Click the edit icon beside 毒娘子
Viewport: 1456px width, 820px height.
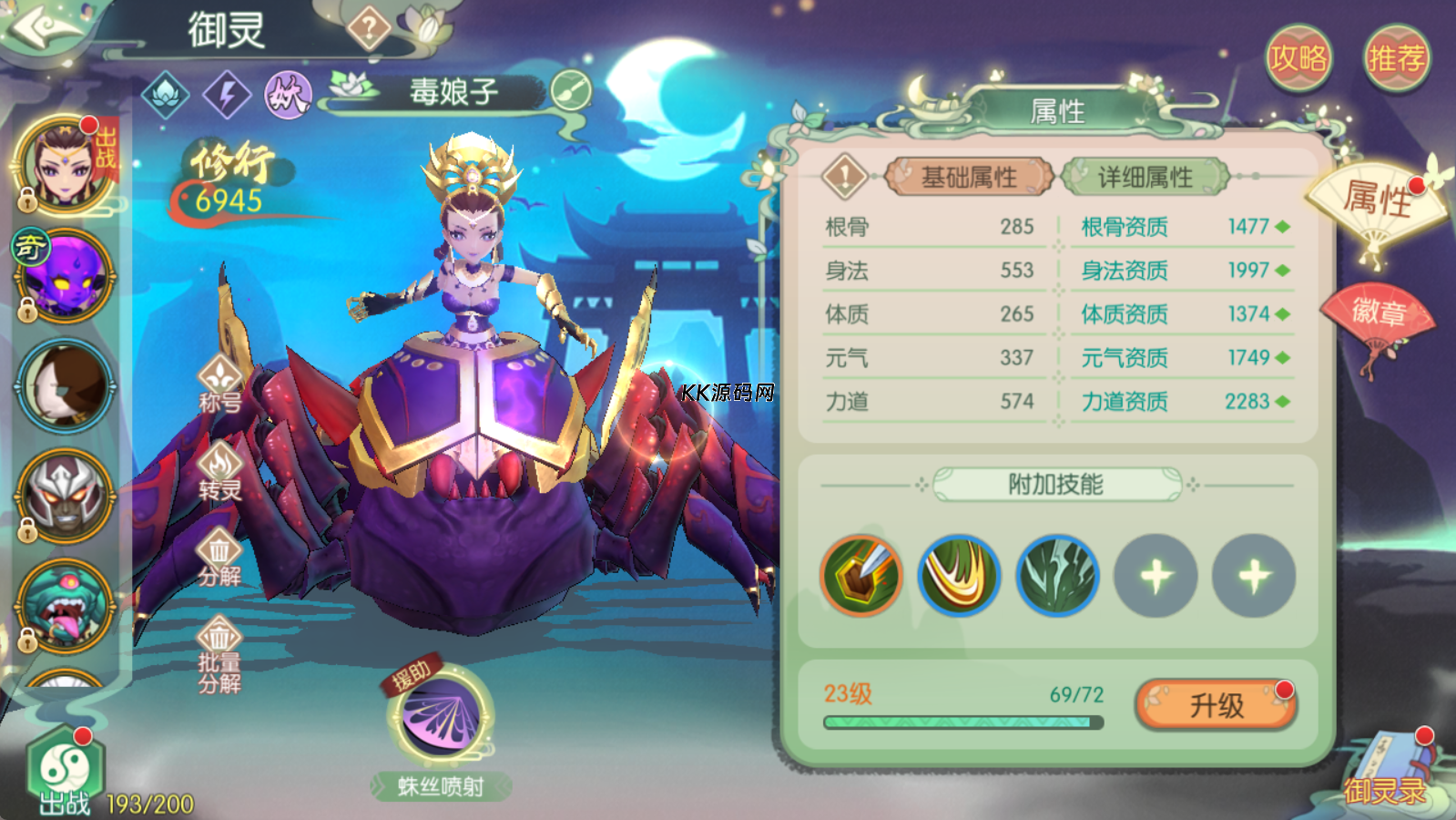tap(571, 90)
